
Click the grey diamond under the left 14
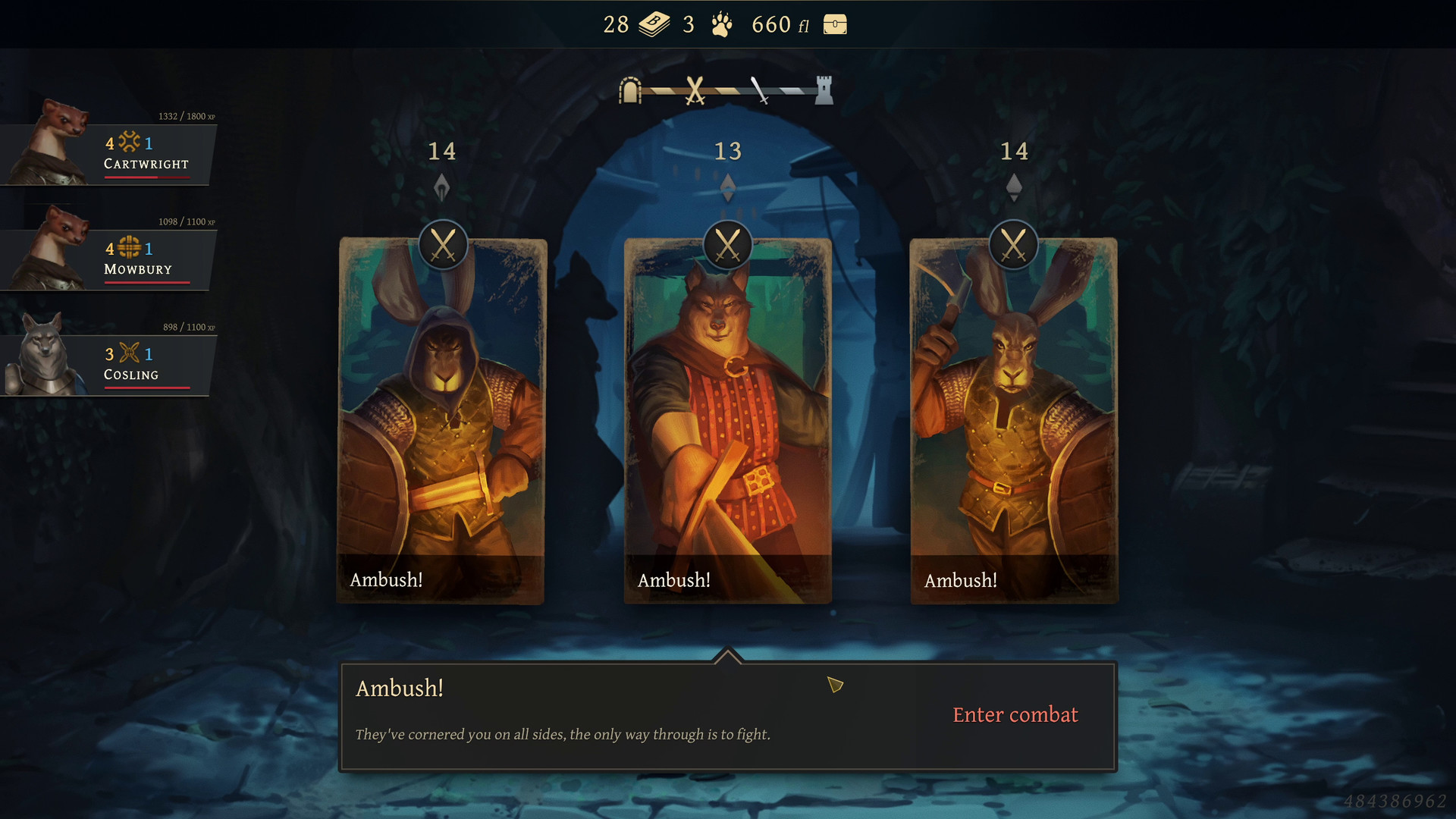tap(442, 187)
